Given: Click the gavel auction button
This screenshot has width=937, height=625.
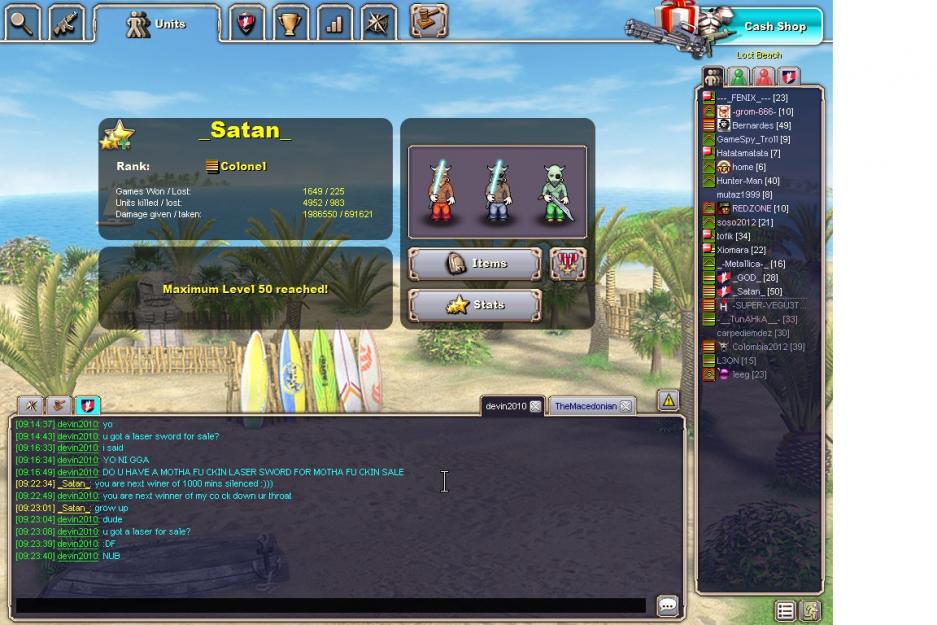Looking at the screenshot, I should (428, 21).
